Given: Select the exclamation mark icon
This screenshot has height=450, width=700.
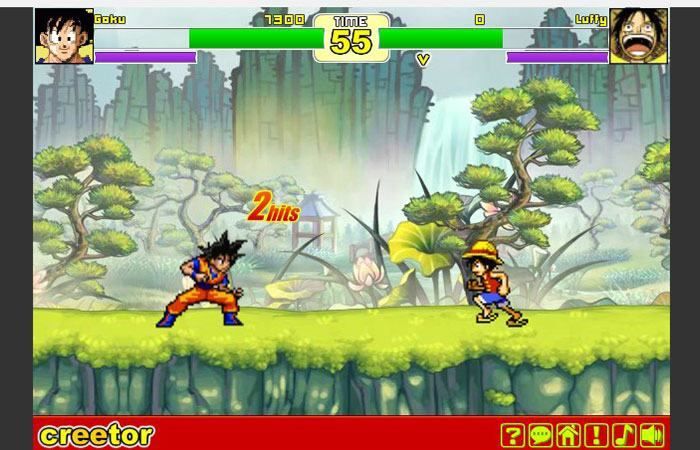Looking at the screenshot, I should tap(596, 435).
